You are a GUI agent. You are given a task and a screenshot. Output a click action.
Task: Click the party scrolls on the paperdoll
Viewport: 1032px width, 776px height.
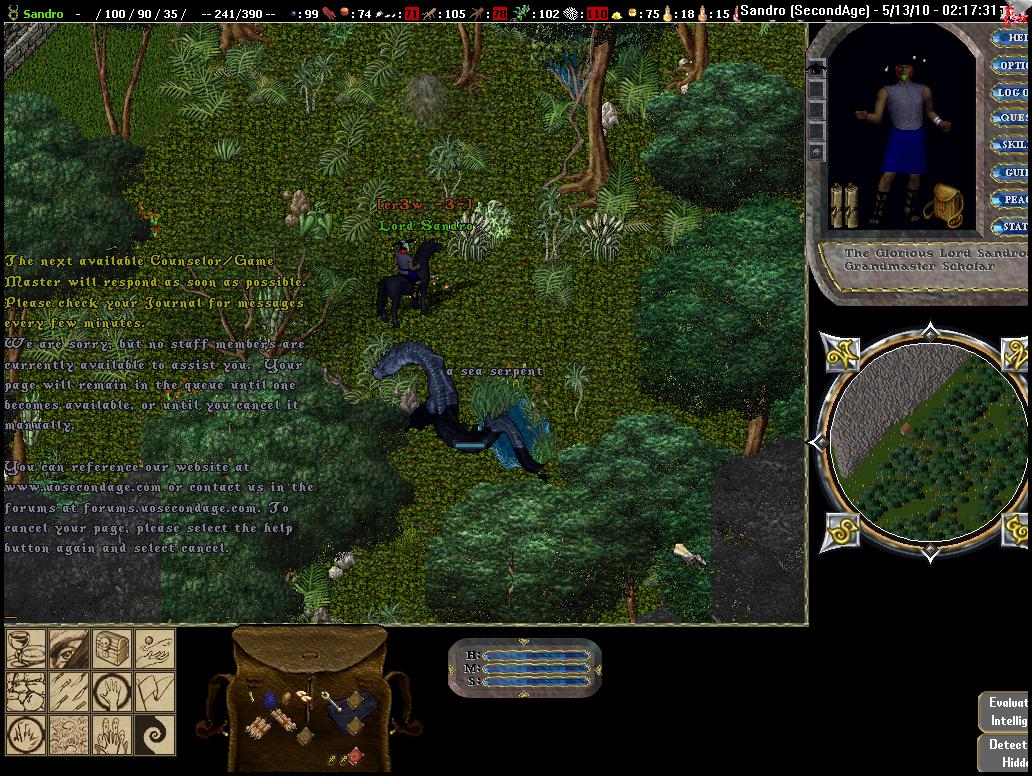pos(844,205)
